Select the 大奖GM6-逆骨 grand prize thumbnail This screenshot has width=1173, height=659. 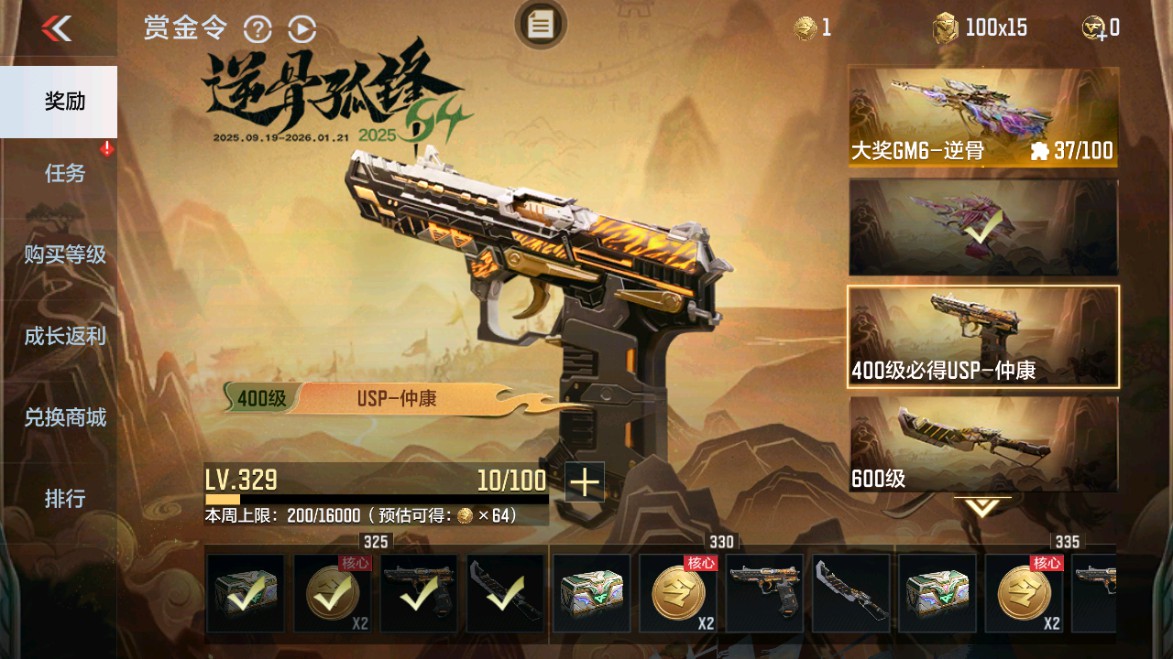click(x=983, y=117)
